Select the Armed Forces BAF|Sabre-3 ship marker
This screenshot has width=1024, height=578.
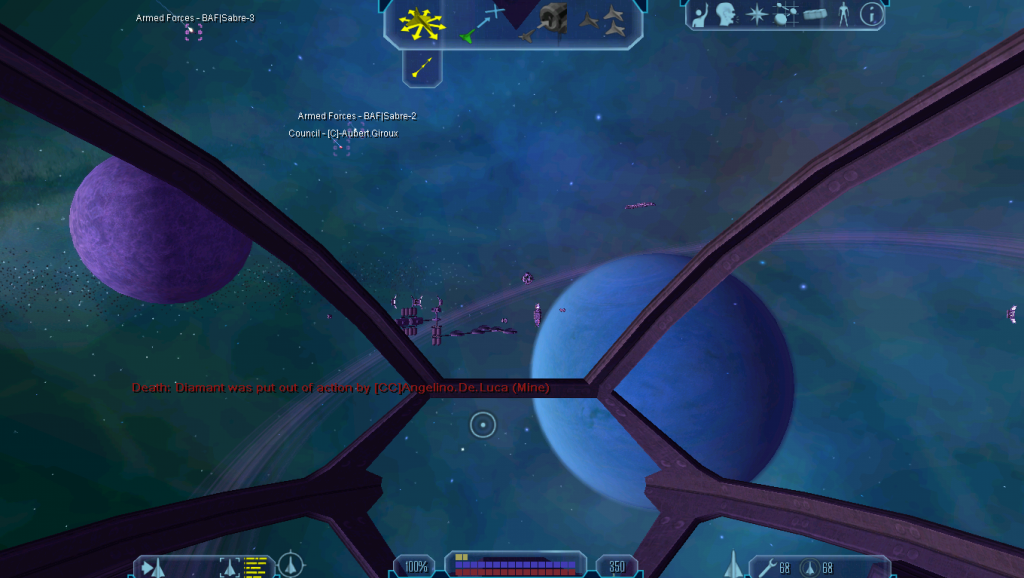(193, 32)
